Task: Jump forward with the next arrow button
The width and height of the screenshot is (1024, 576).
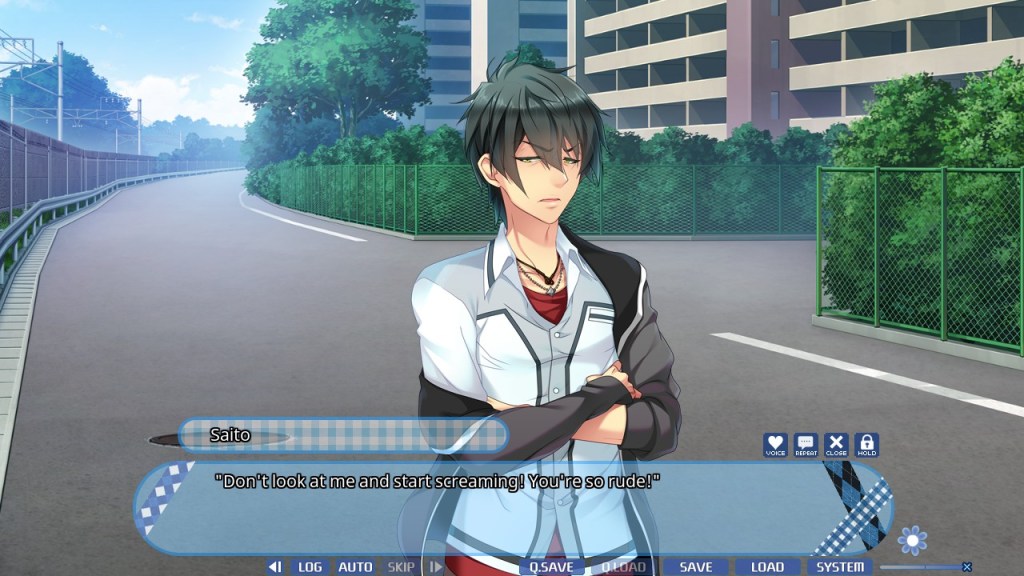Action: pyautogui.click(x=435, y=567)
